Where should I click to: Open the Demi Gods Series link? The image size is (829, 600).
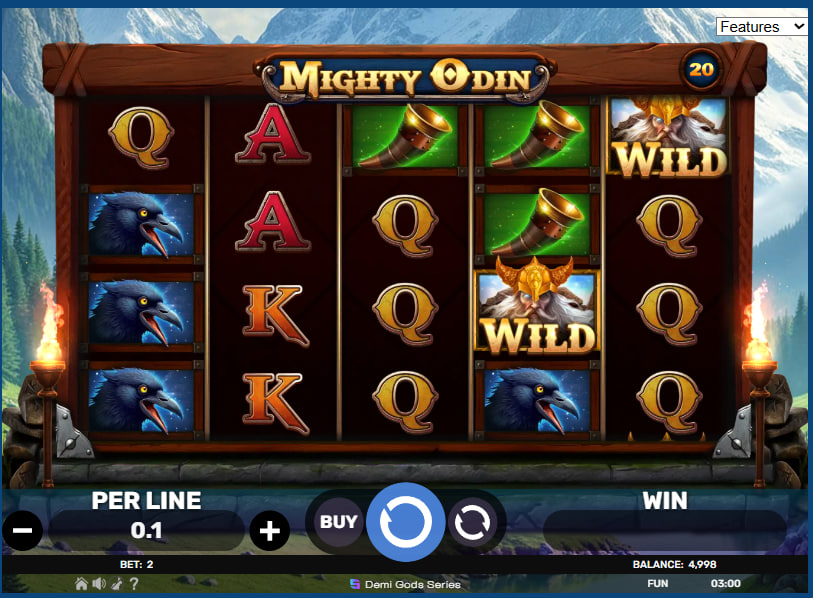pyautogui.click(x=405, y=584)
